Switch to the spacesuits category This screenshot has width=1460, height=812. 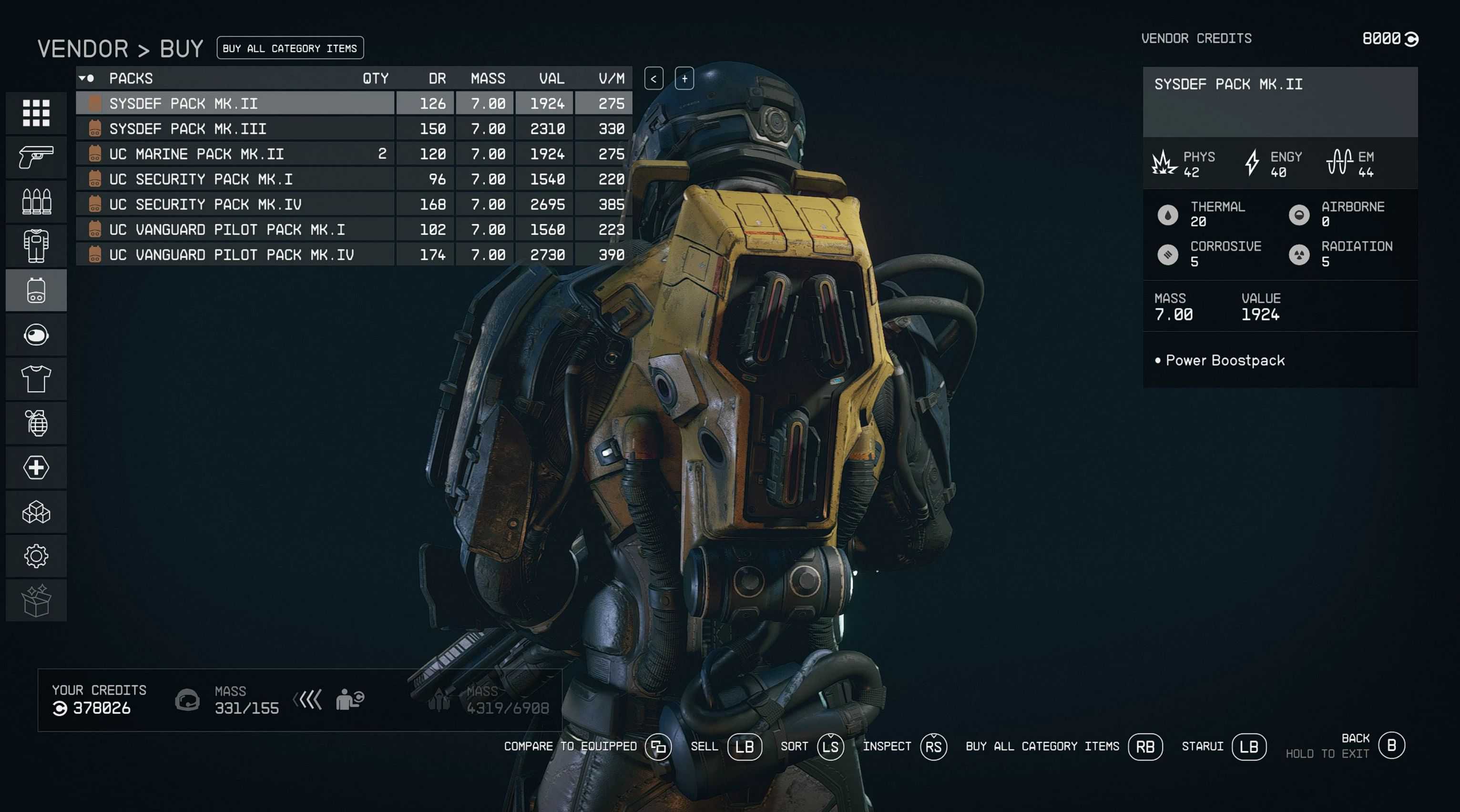coord(36,246)
